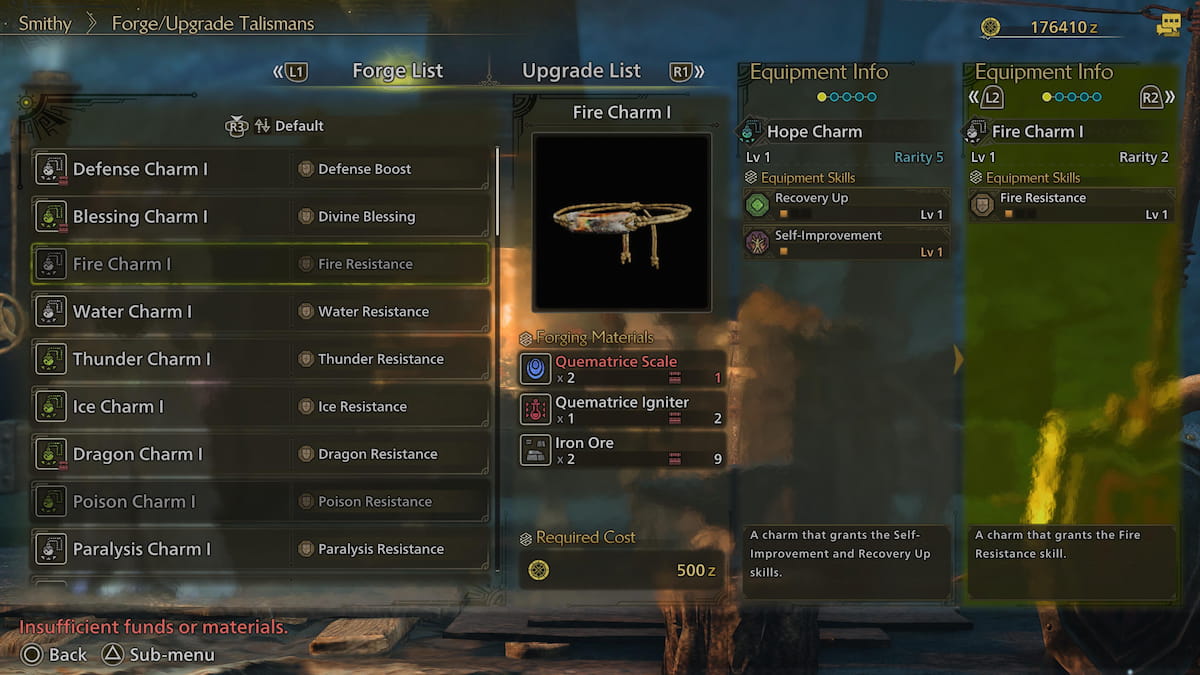This screenshot has width=1200, height=675.
Task: Switch to the Upgrade List tab
Action: pyautogui.click(x=581, y=71)
